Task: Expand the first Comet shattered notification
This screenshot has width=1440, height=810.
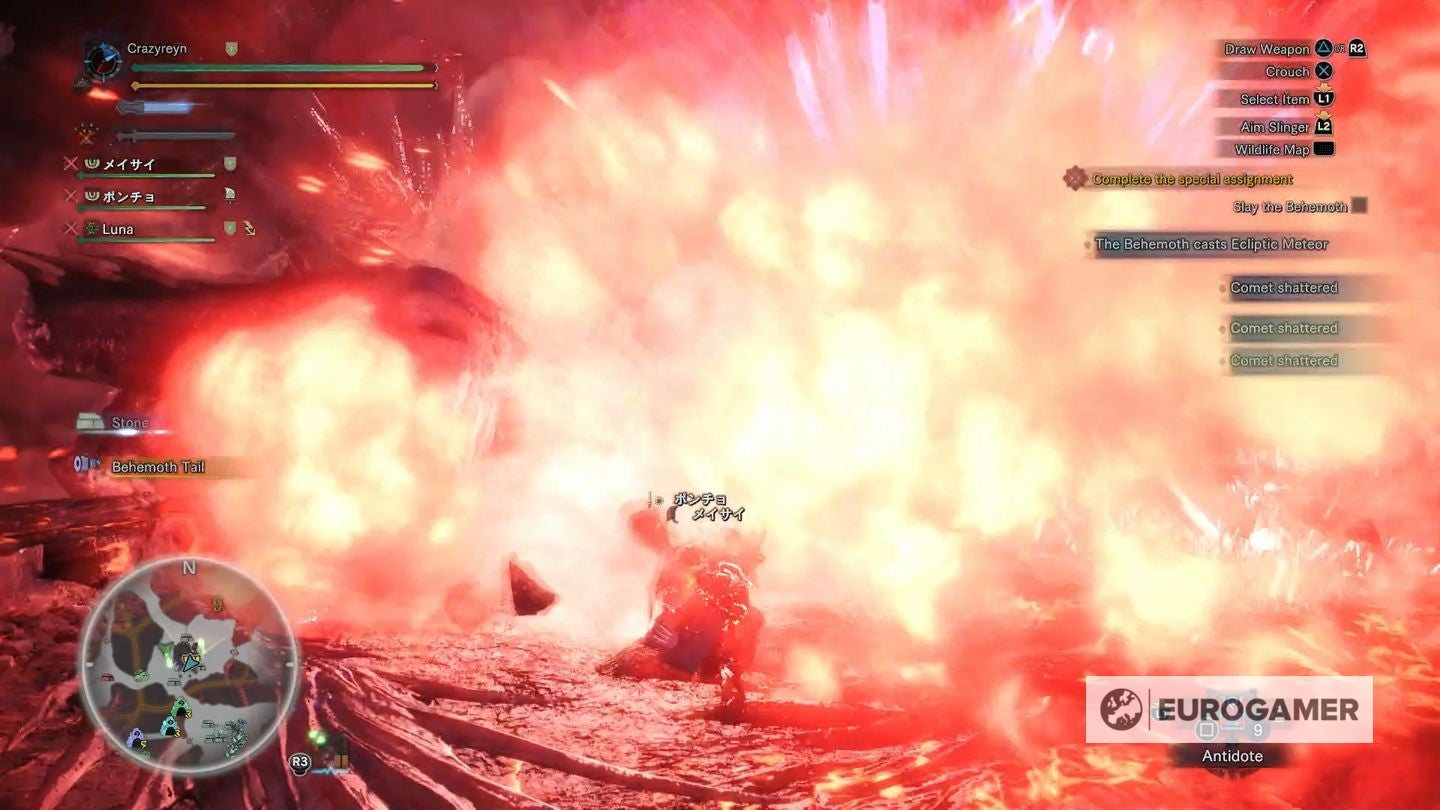Action: pyautogui.click(x=1284, y=287)
